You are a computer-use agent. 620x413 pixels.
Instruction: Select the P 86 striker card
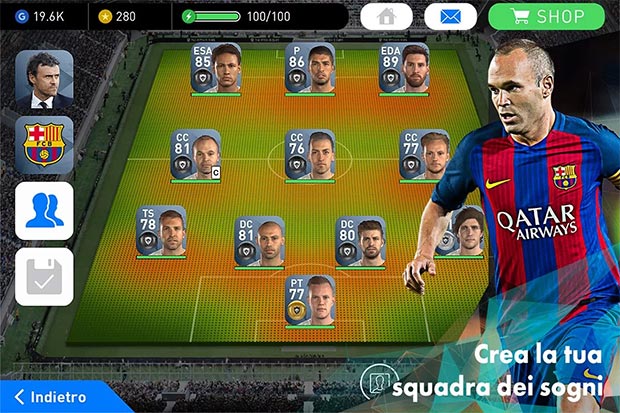coord(309,68)
